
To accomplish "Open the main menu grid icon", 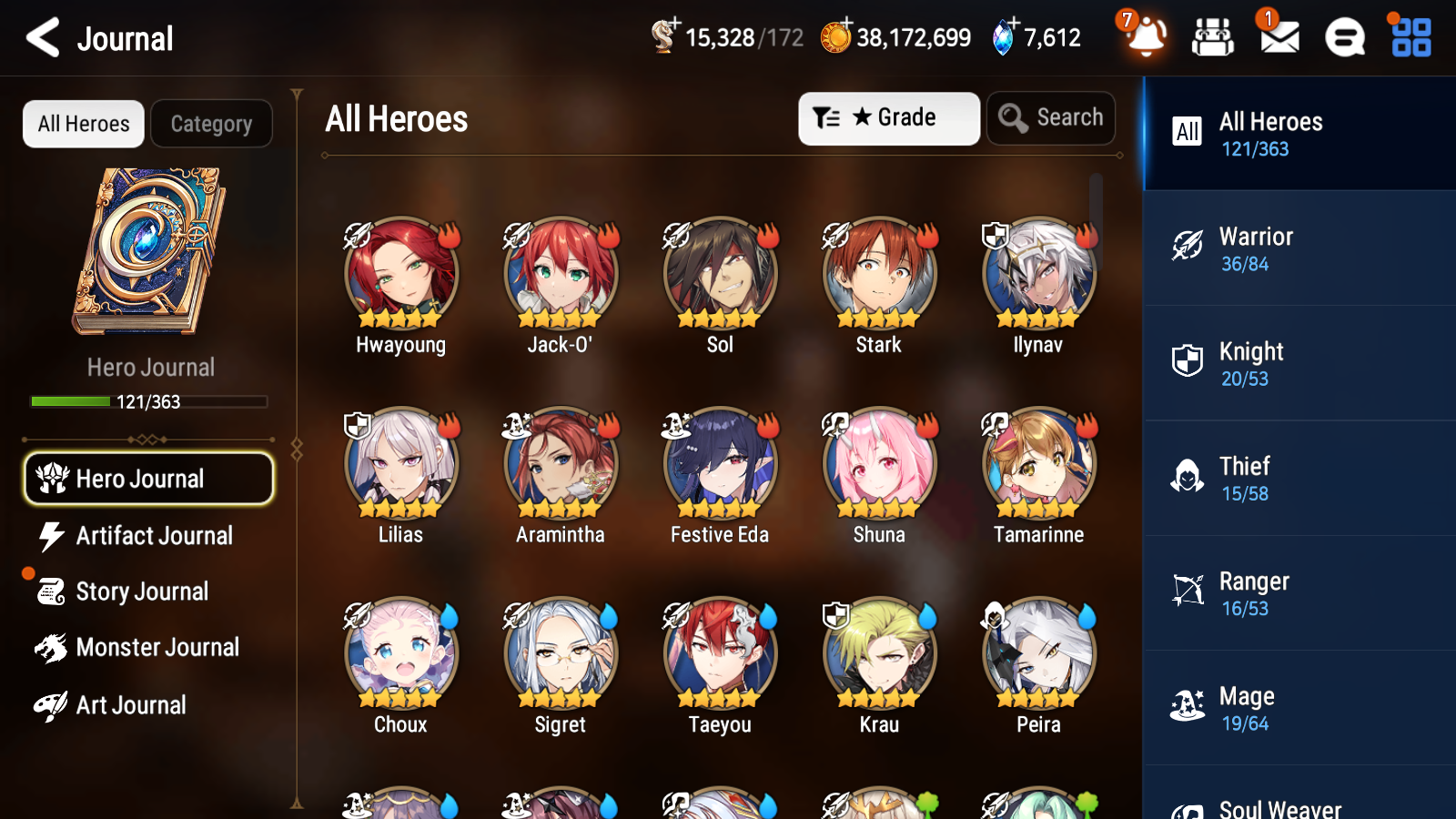I will 1409,38.
